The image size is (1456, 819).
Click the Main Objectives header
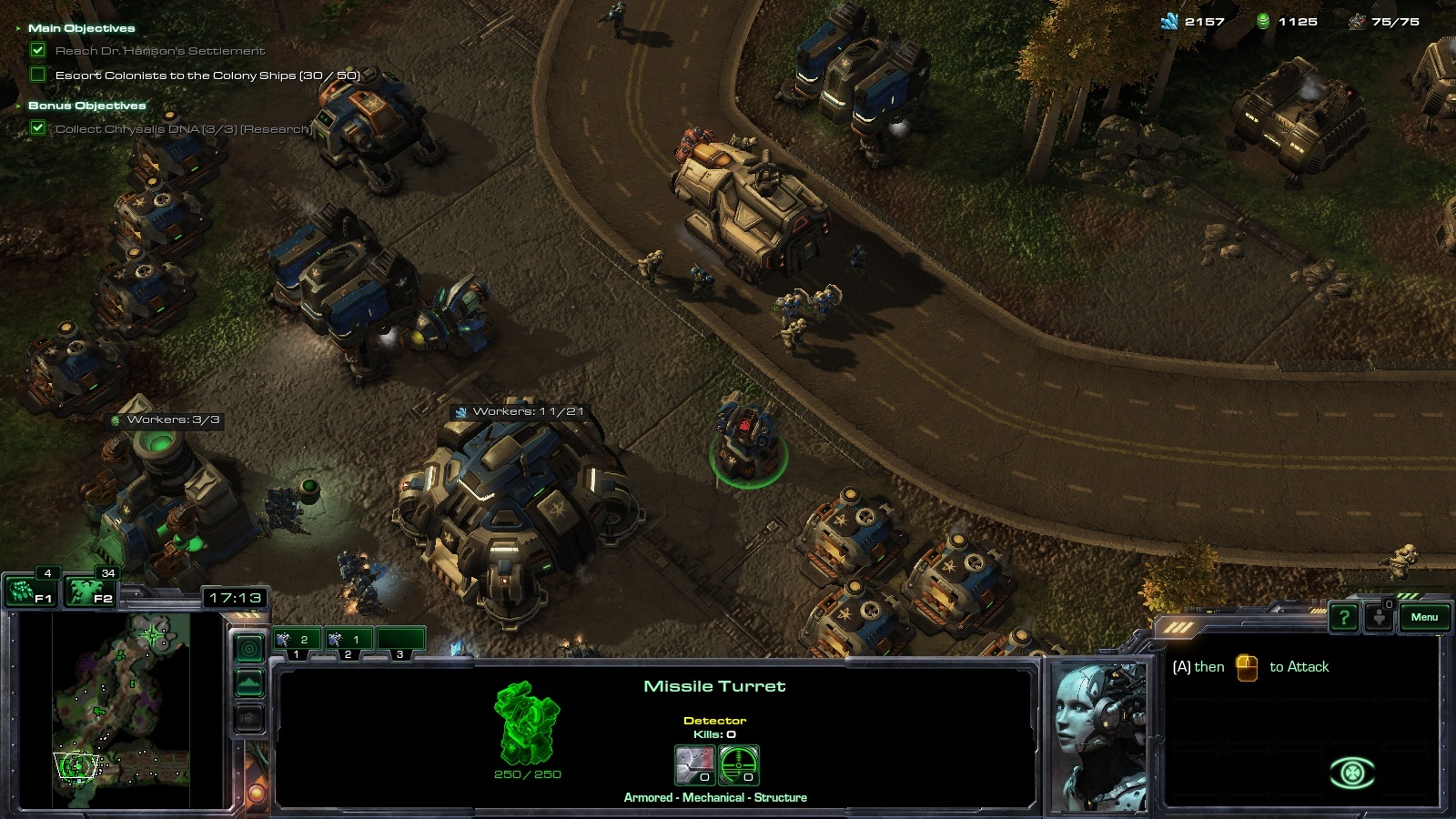click(x=81, y=28)
